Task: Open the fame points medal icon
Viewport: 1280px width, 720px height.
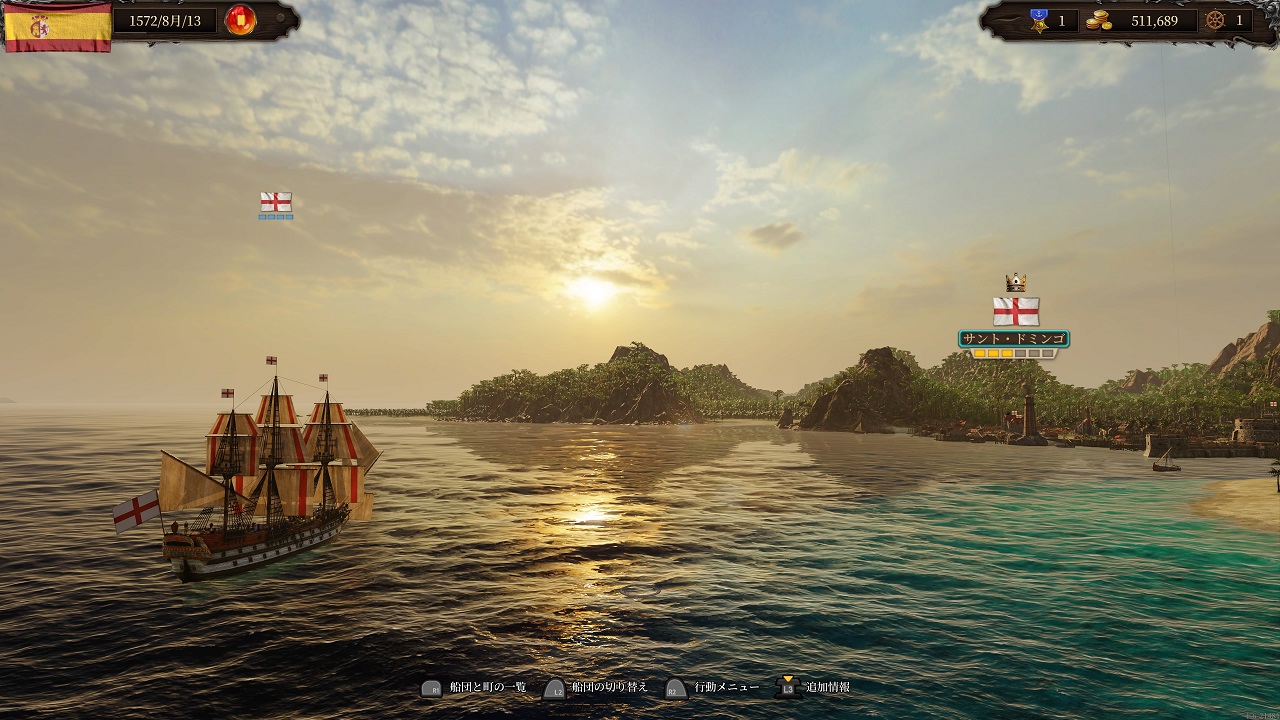Action: coord(1038,19)
